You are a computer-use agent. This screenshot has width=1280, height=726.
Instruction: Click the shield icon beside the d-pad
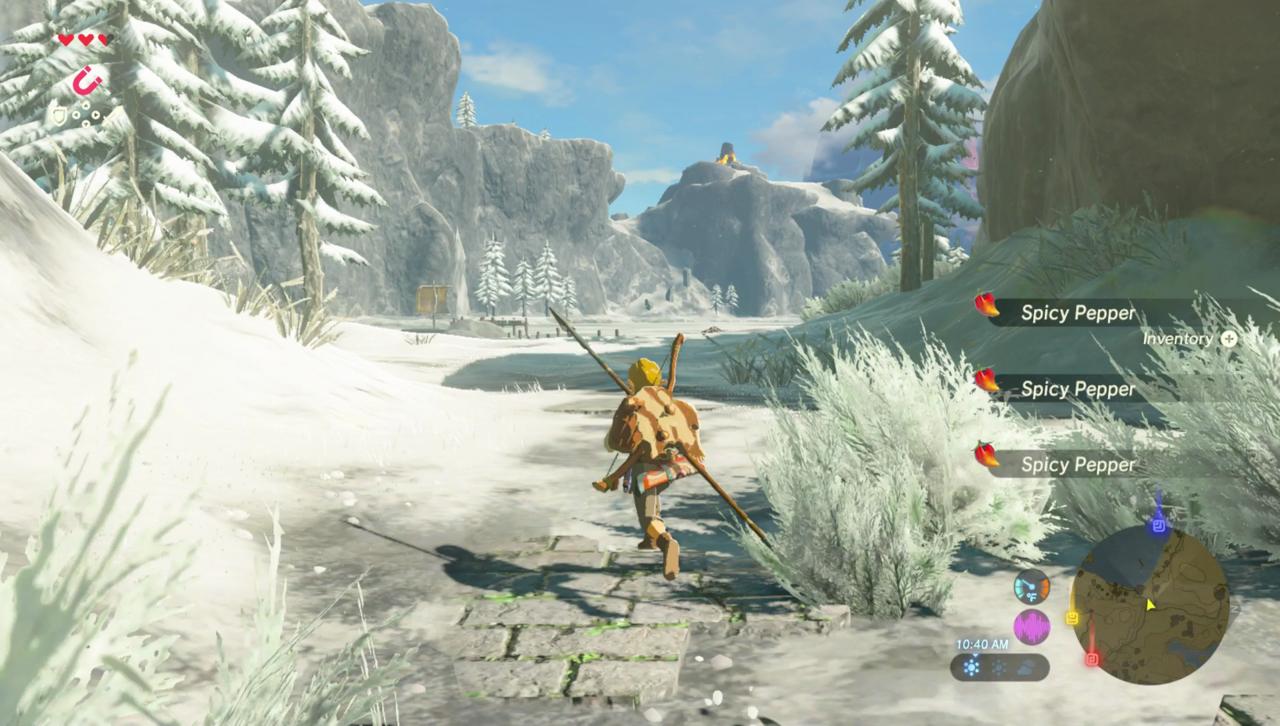pyautogui.click(x=60, y=117)
